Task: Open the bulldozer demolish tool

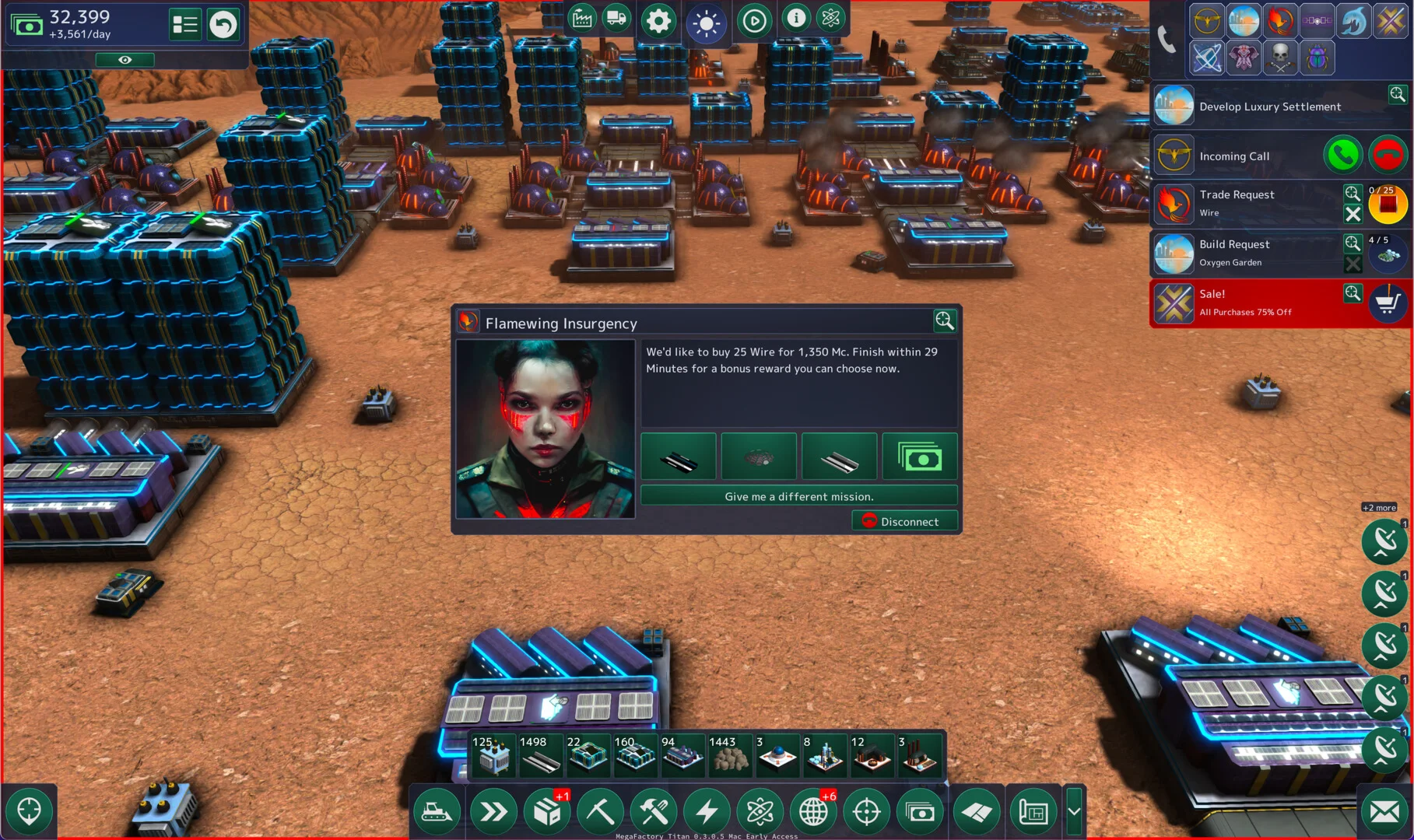Action: [x=437, y=812]
